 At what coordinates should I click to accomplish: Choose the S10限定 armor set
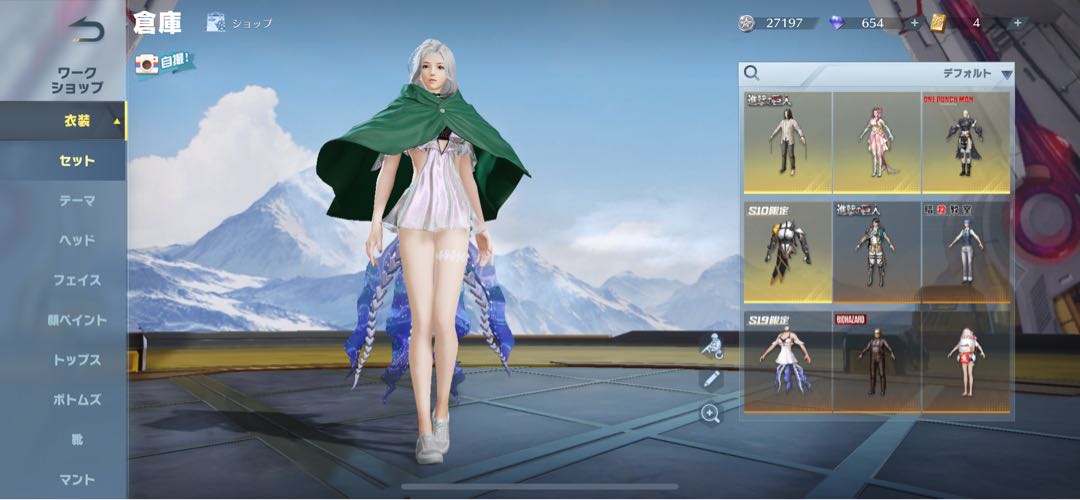pos(787,252)
